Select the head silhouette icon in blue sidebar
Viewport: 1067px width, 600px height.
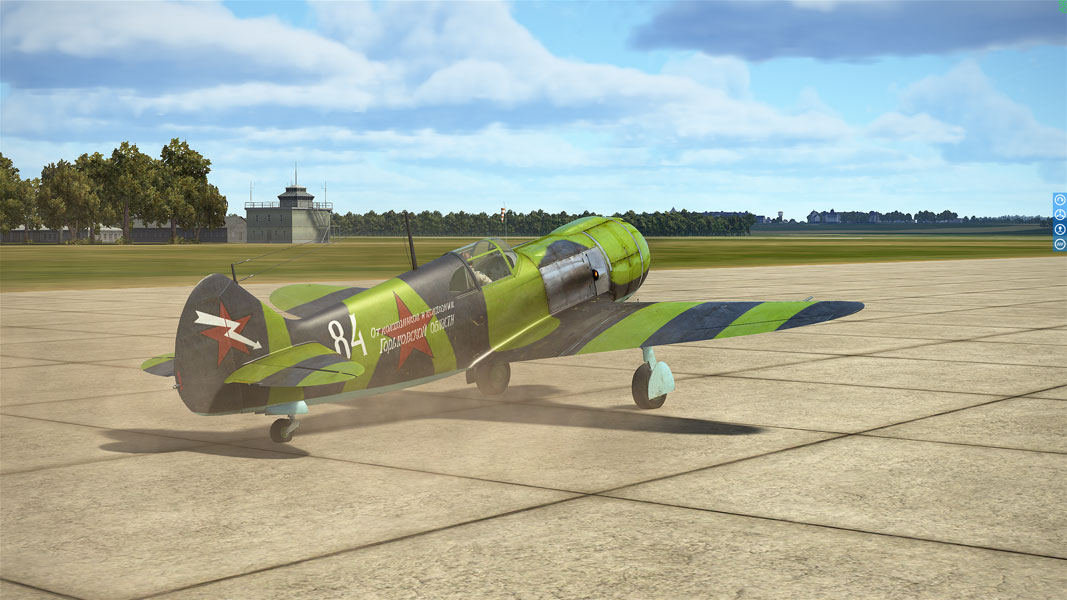click(1060, 229)
